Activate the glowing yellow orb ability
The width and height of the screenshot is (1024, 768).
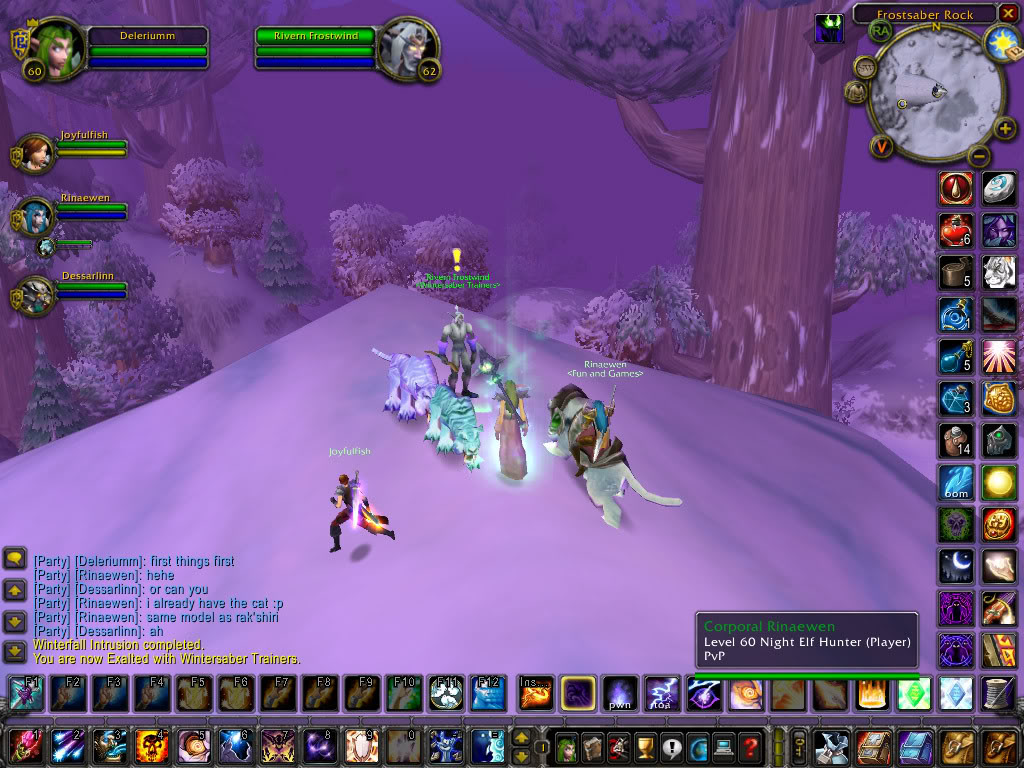coord(998,482)
